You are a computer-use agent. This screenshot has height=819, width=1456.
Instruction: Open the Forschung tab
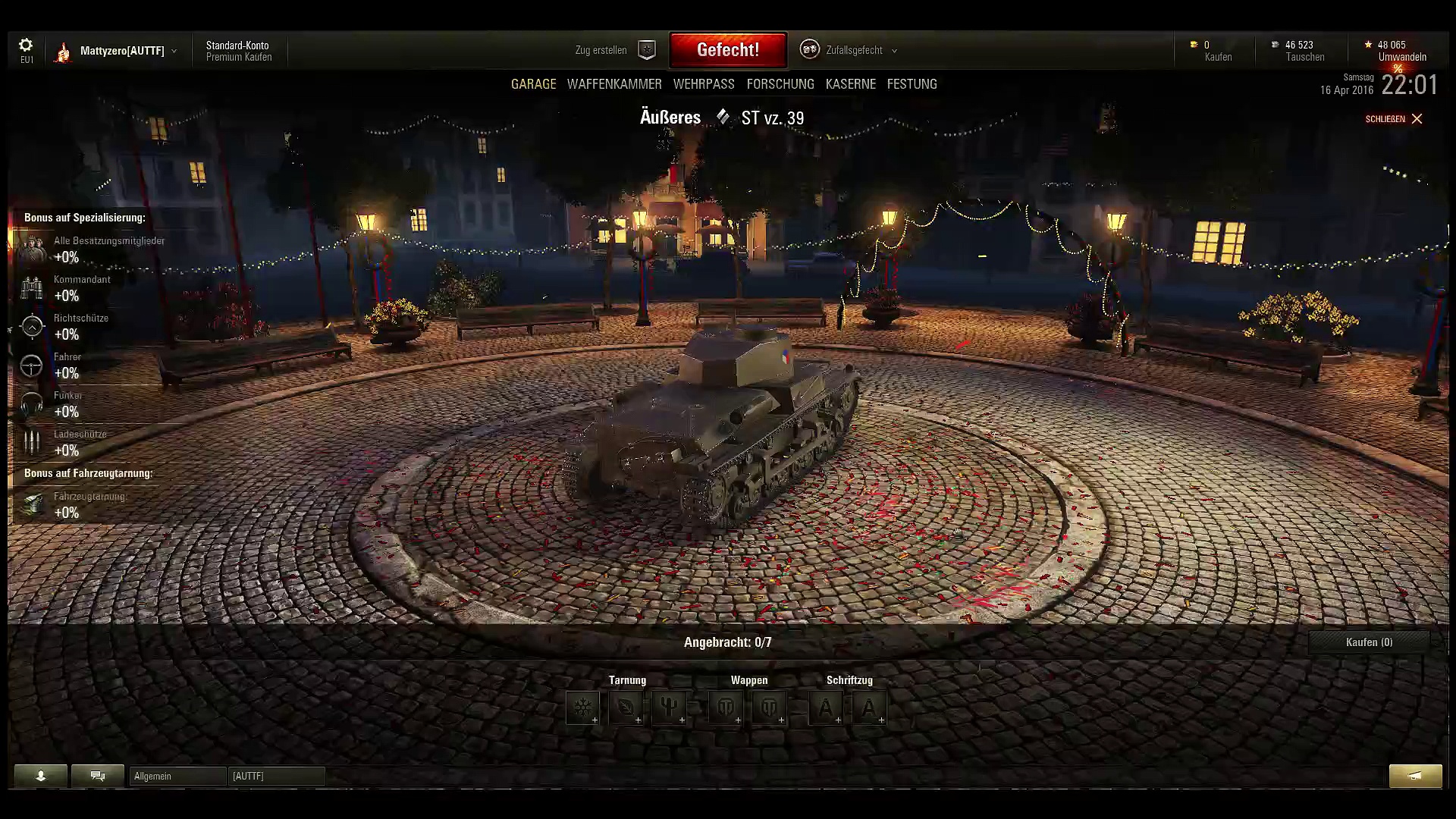tap(780, 84)
